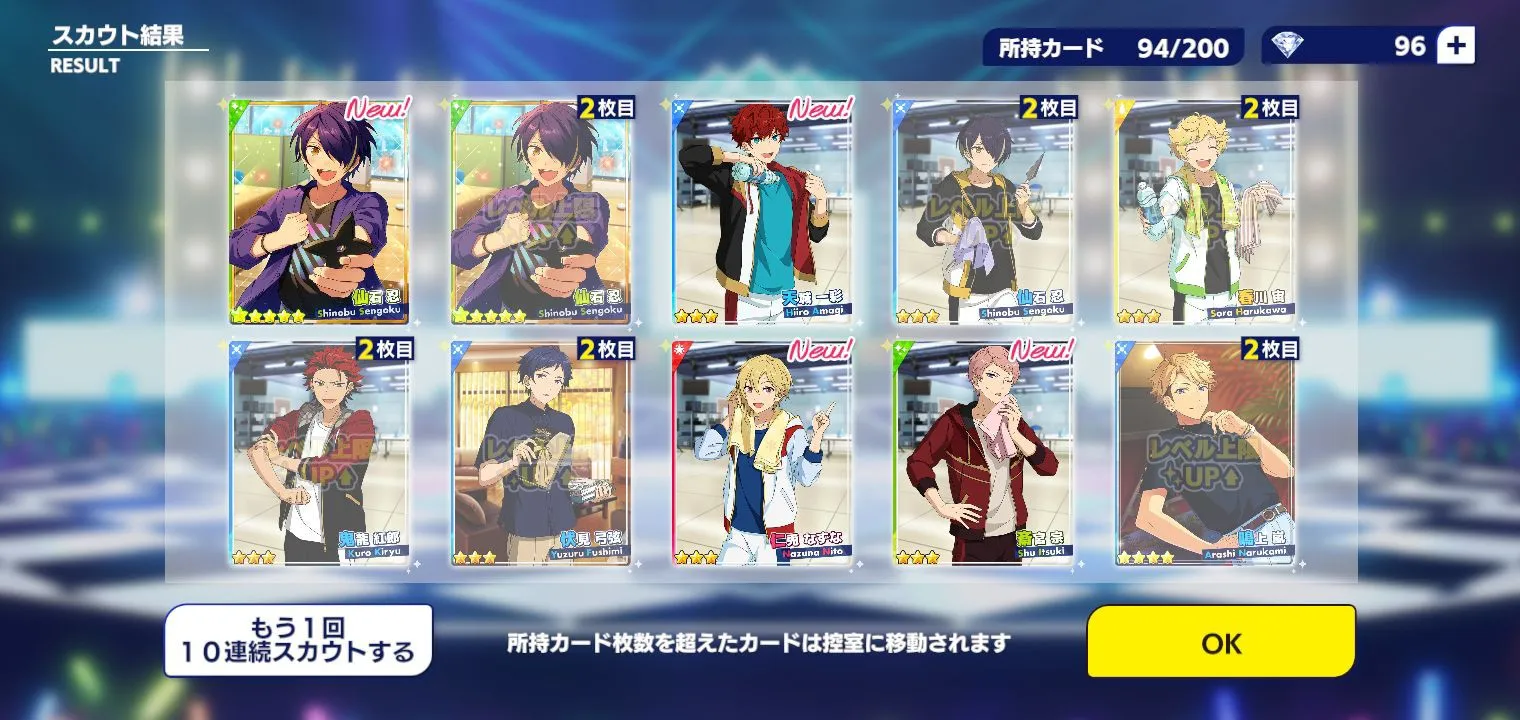The image size is (1520, 720).
Task: Choose the Sora Harukawa card
Action: [1207, 210]
